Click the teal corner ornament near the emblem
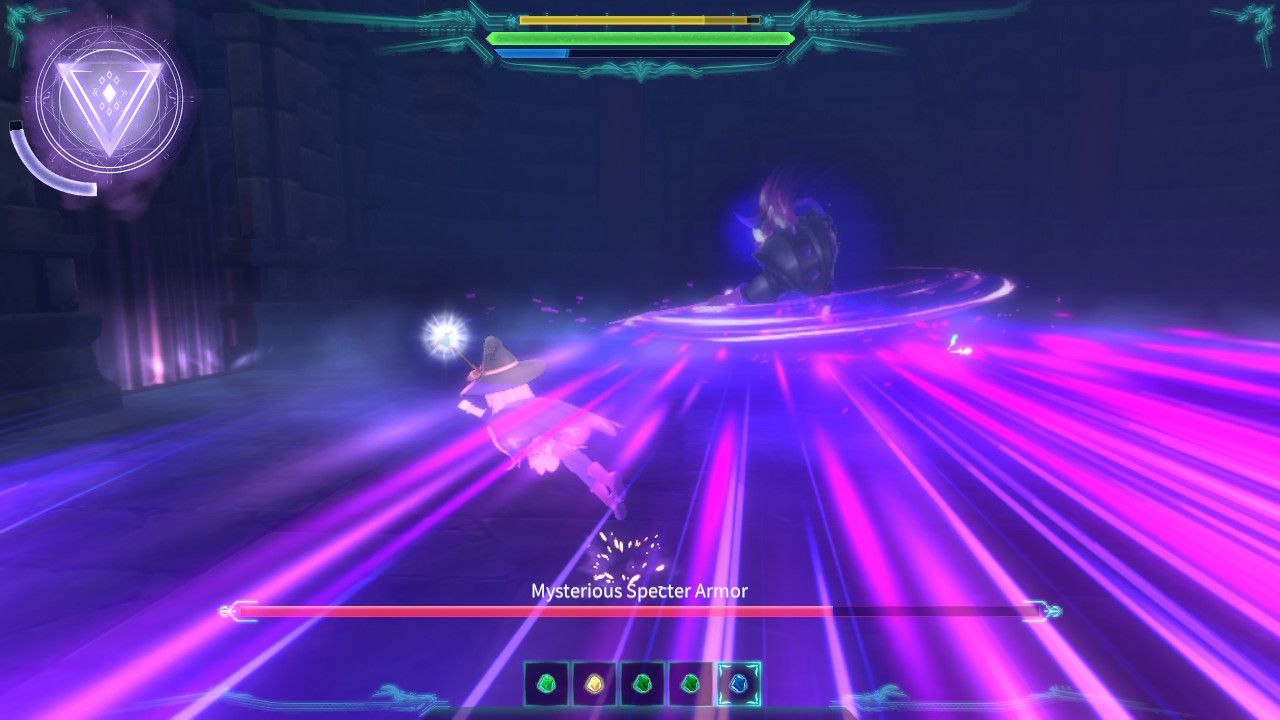Viewport: 1280px width, 720px height. click(x=16, y=20)
